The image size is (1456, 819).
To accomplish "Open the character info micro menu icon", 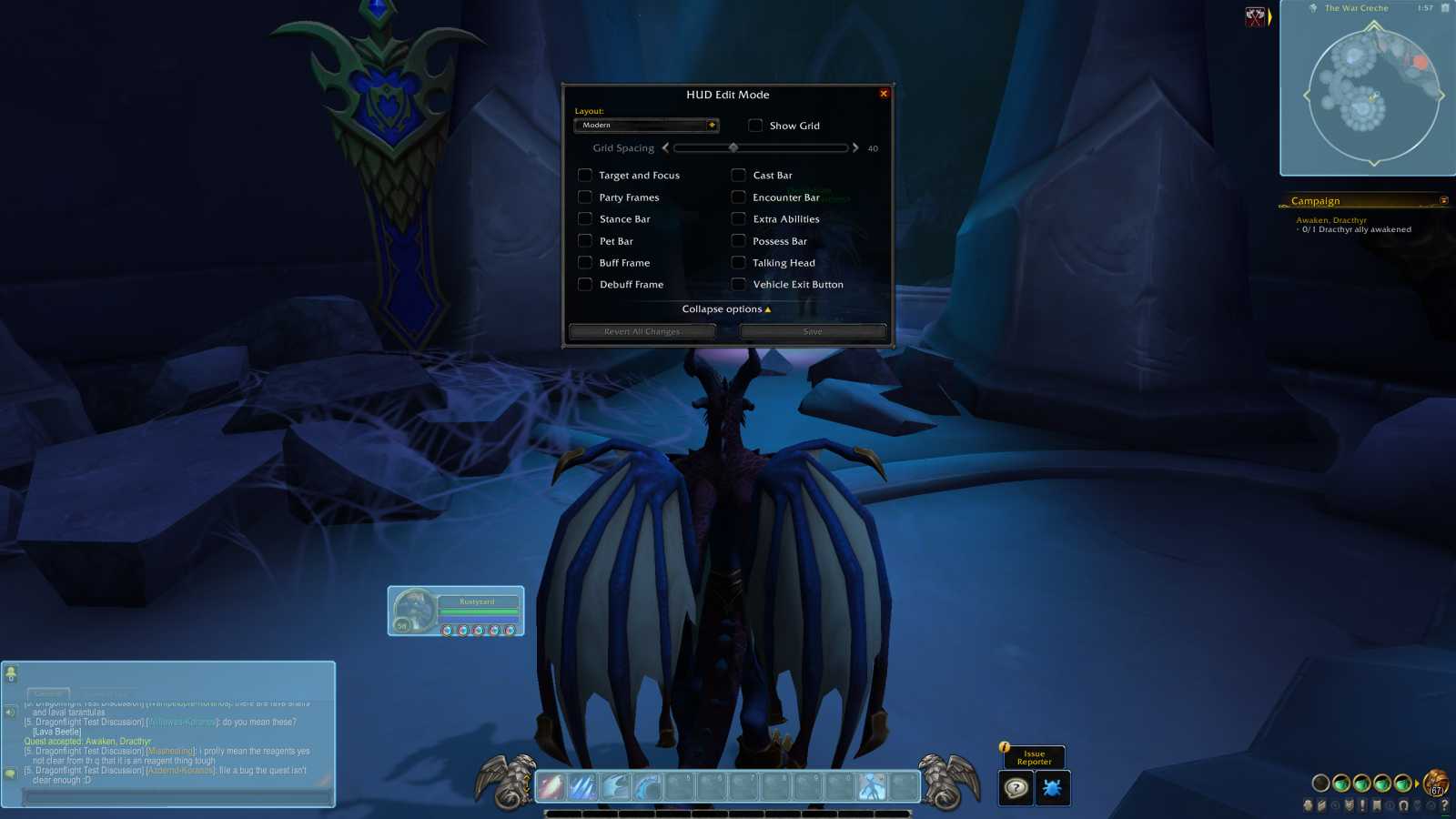I will coord(1308,805).
